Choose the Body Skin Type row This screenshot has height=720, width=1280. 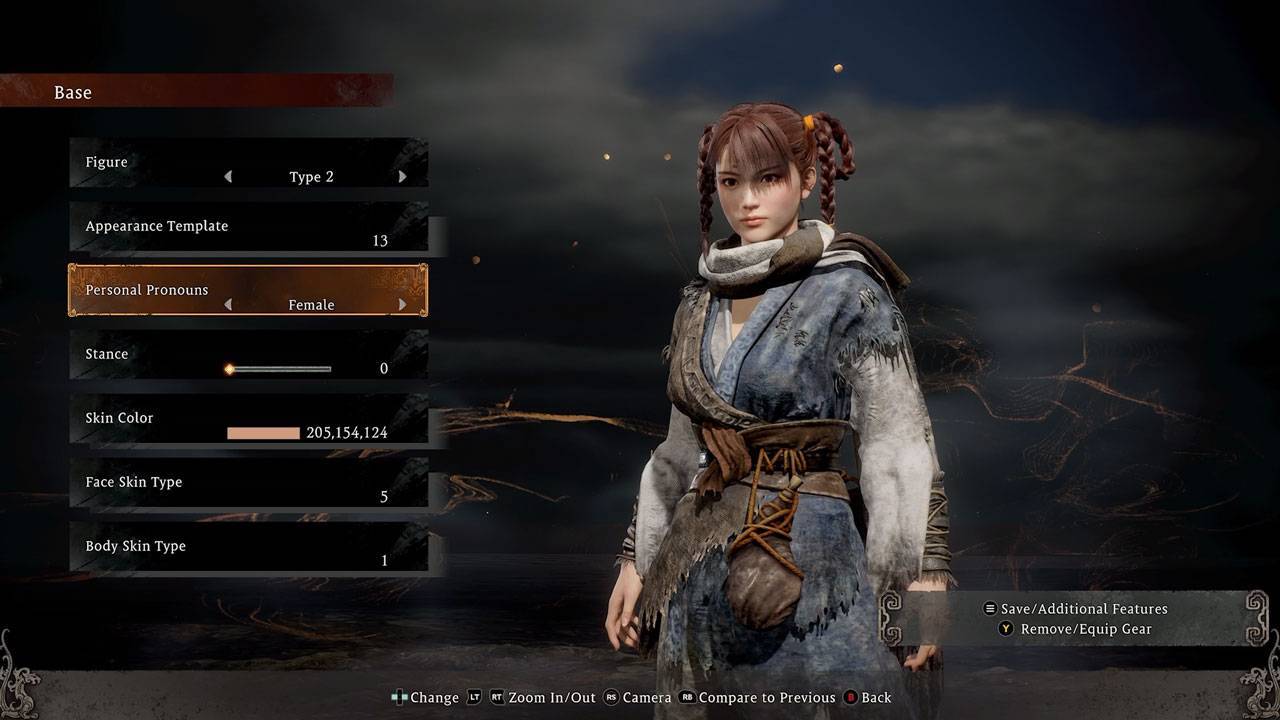248,547
